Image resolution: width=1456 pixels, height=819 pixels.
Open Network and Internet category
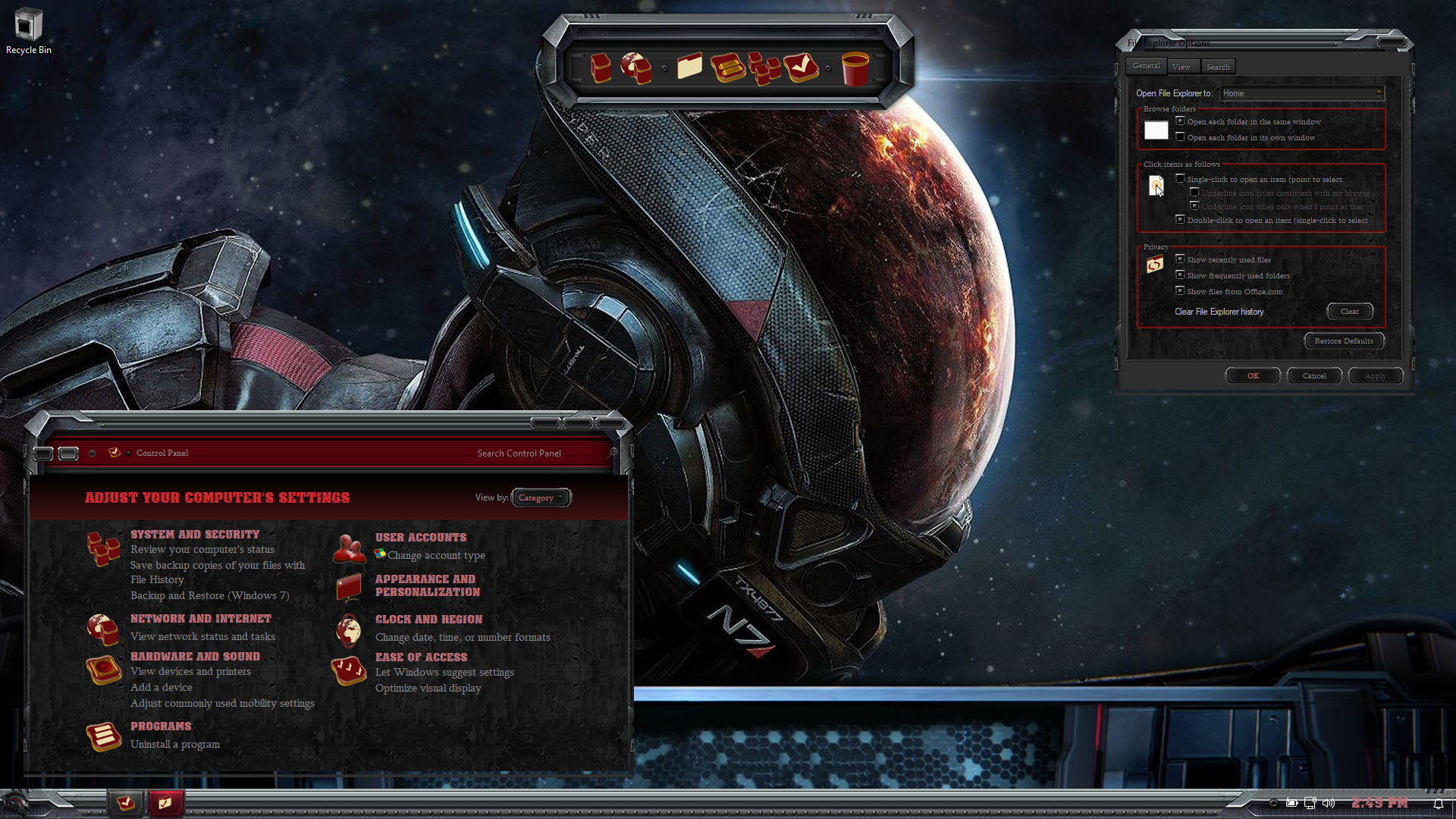pos(200,619)
